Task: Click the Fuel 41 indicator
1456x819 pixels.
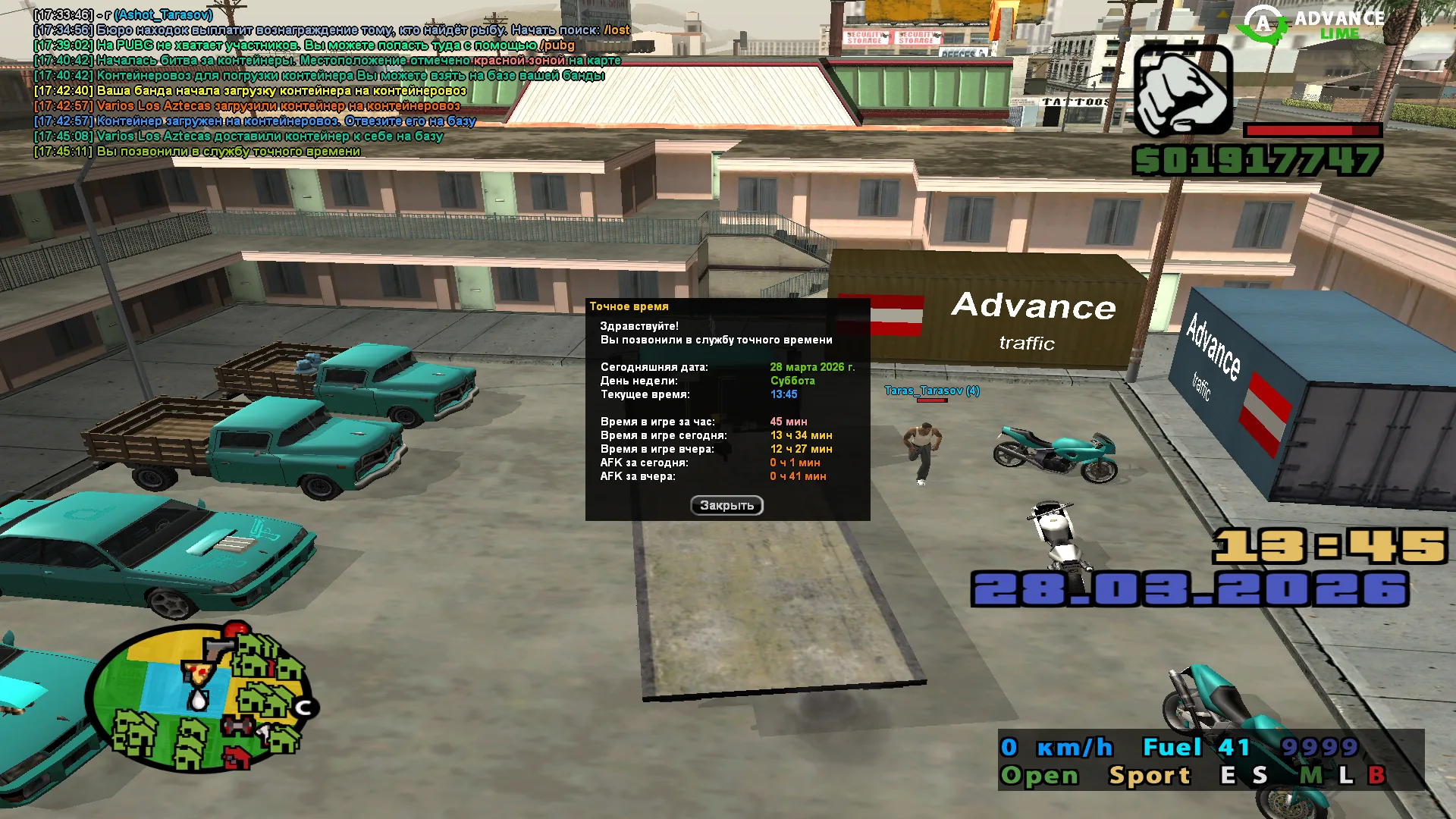Action: click(1197, 747)
